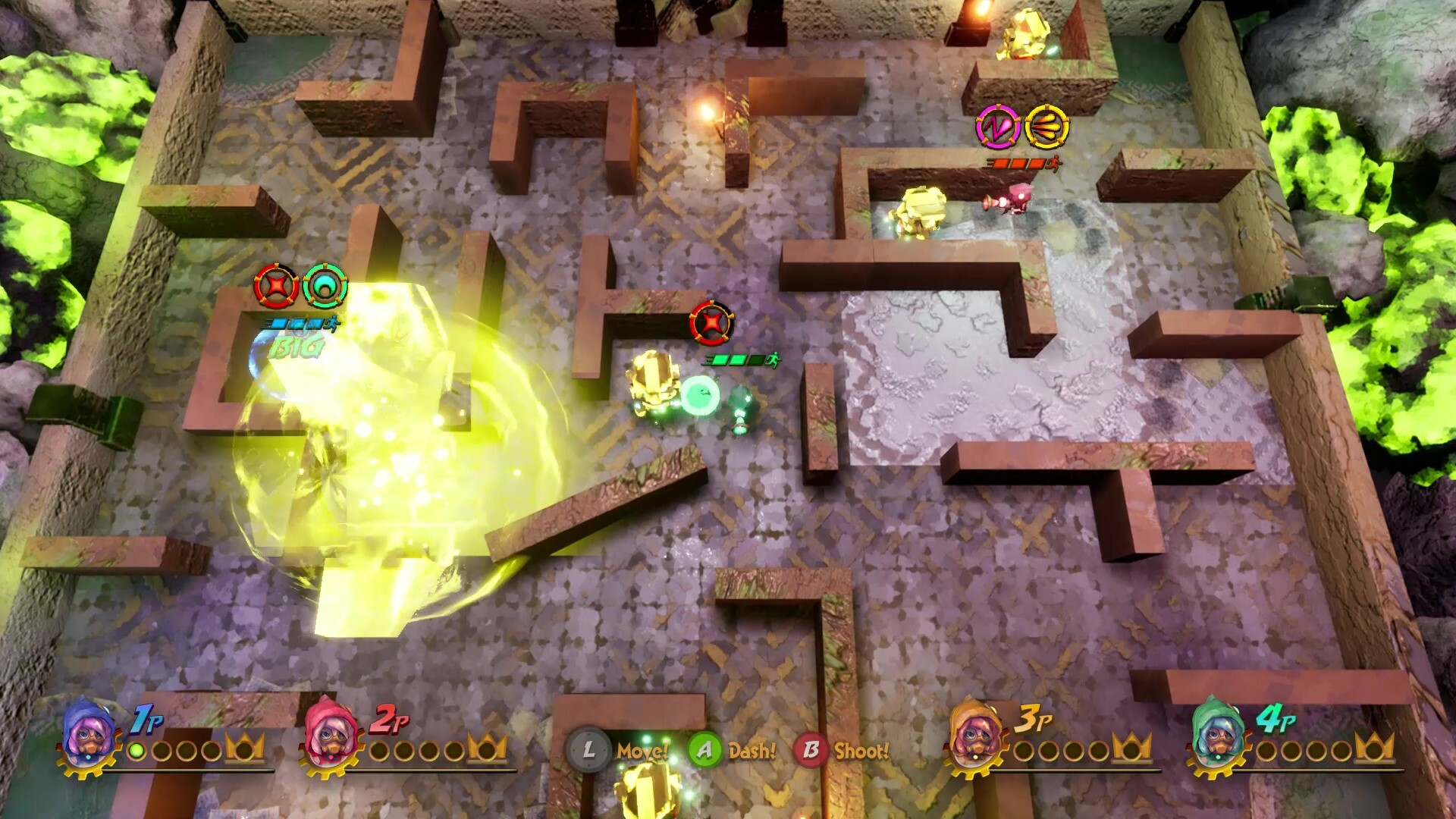The width and height of the screenshot is (1456, 819).
Task: Select the orange running-figure stamina icon near pink robot
Action: (x=1053, y=164)
